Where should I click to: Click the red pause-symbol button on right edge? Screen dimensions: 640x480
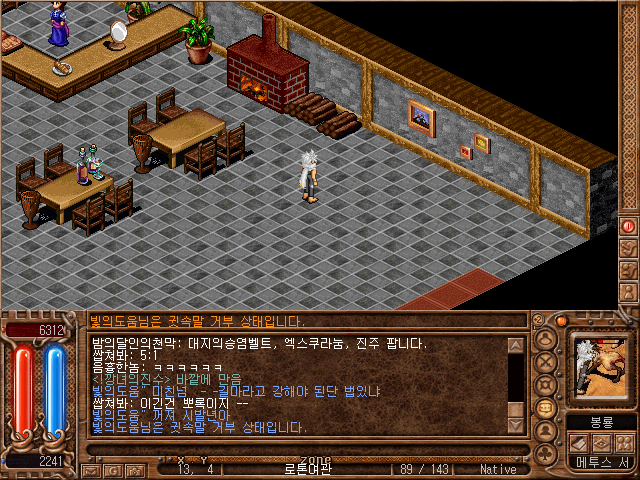[629, 226]
